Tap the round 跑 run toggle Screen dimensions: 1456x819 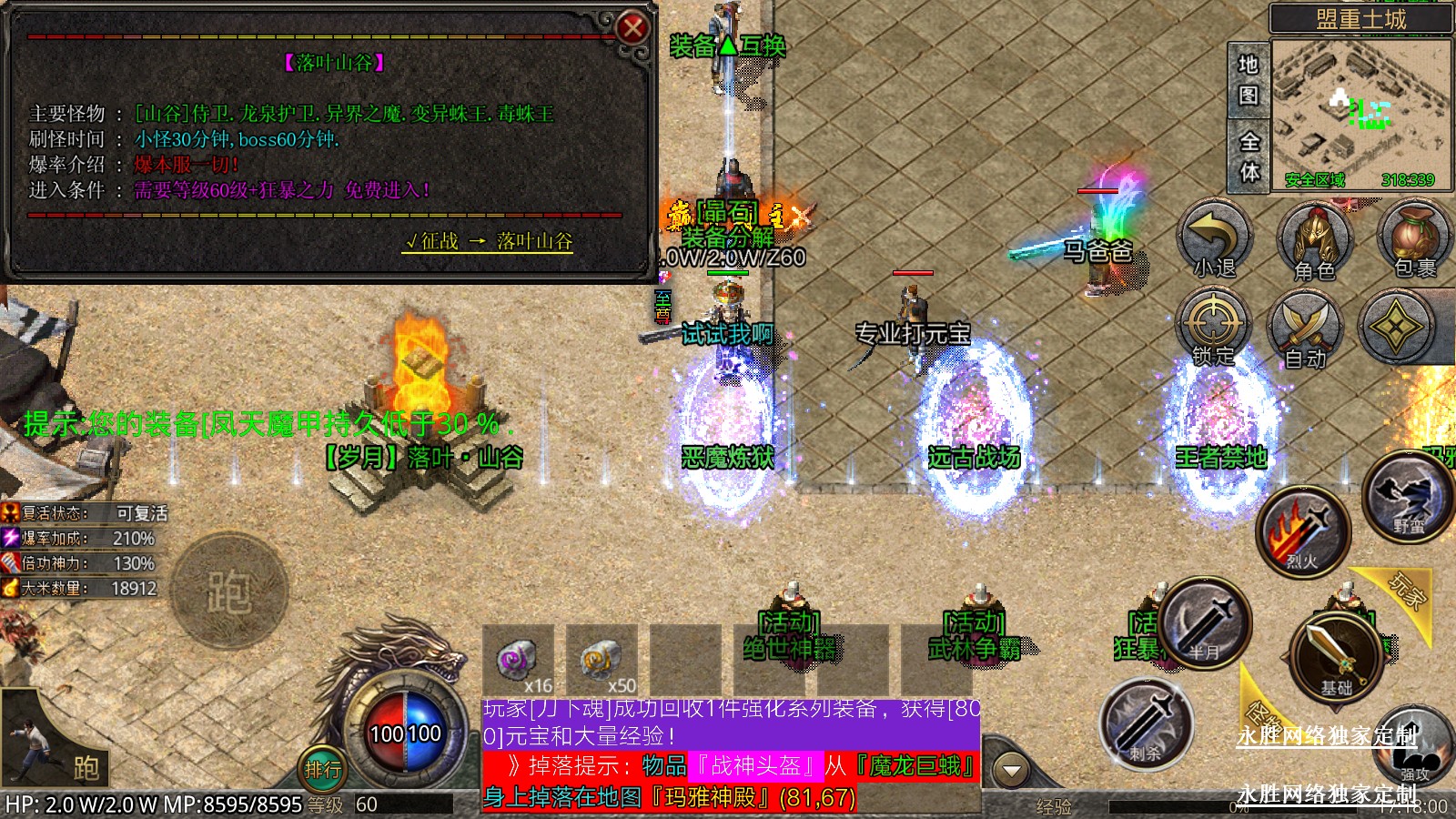click(x=228, y=591)
